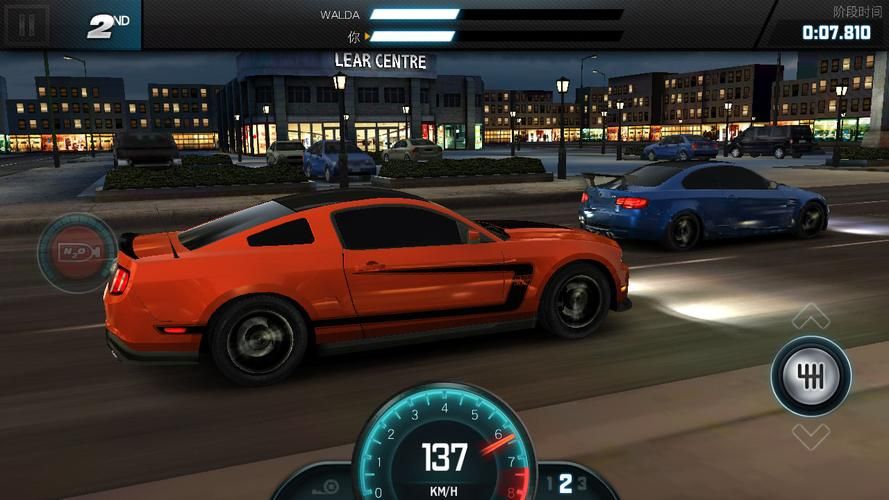Activate the N2O nitrous boost
This screenshot has width=889, height=500.
tap(77, 253)
